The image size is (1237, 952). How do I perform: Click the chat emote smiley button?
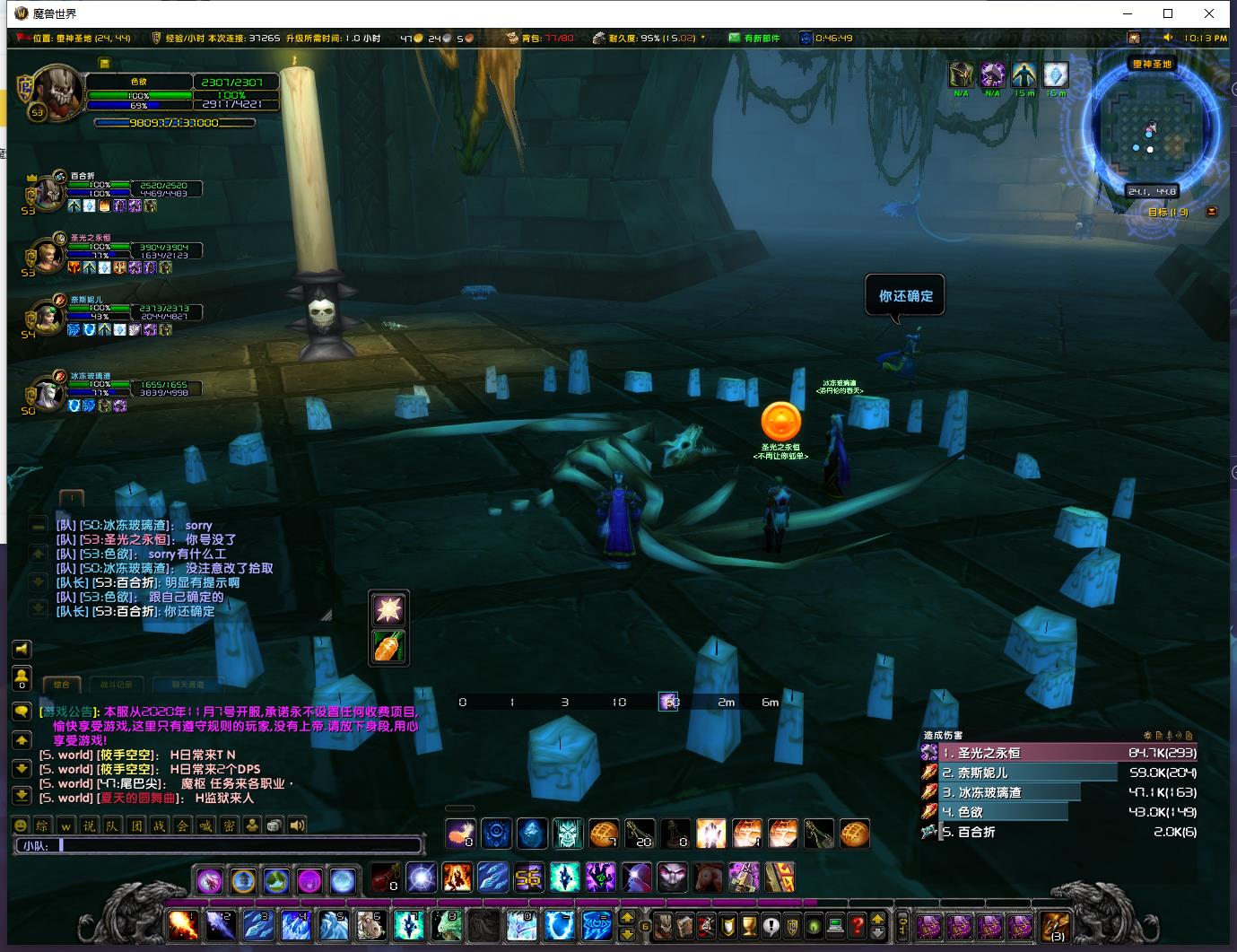[x=20, y=825]
